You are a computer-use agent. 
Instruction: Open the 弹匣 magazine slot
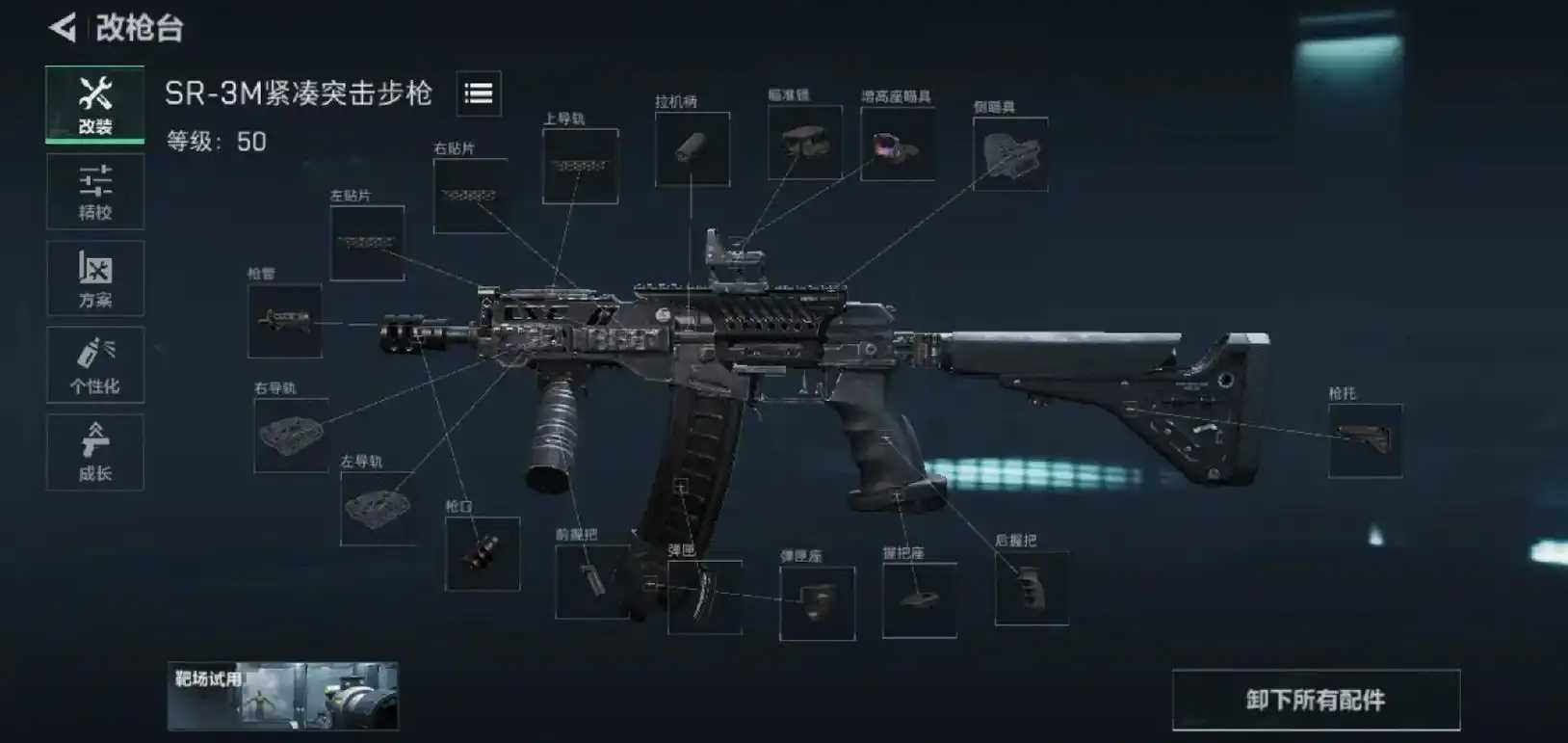(x=705, y=597)
